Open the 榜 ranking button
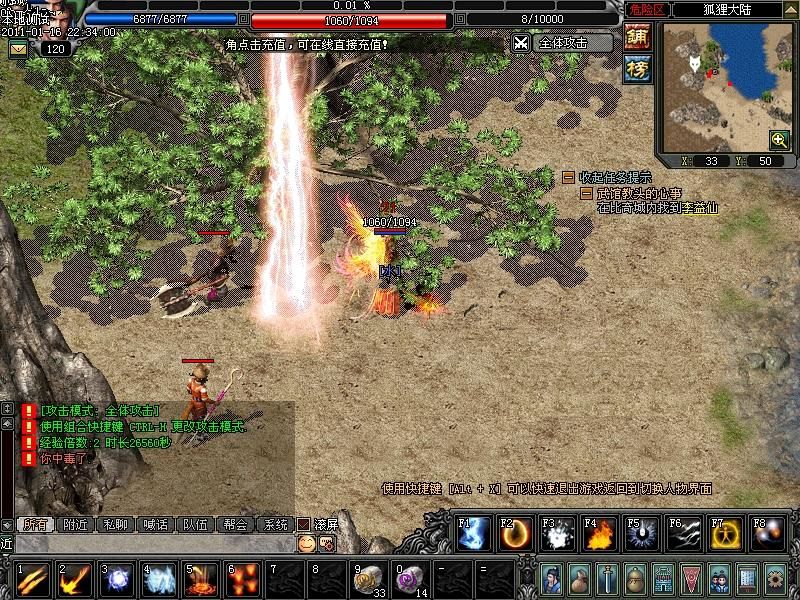This screenshot has width=800, height=600. [x=638, y=68]
